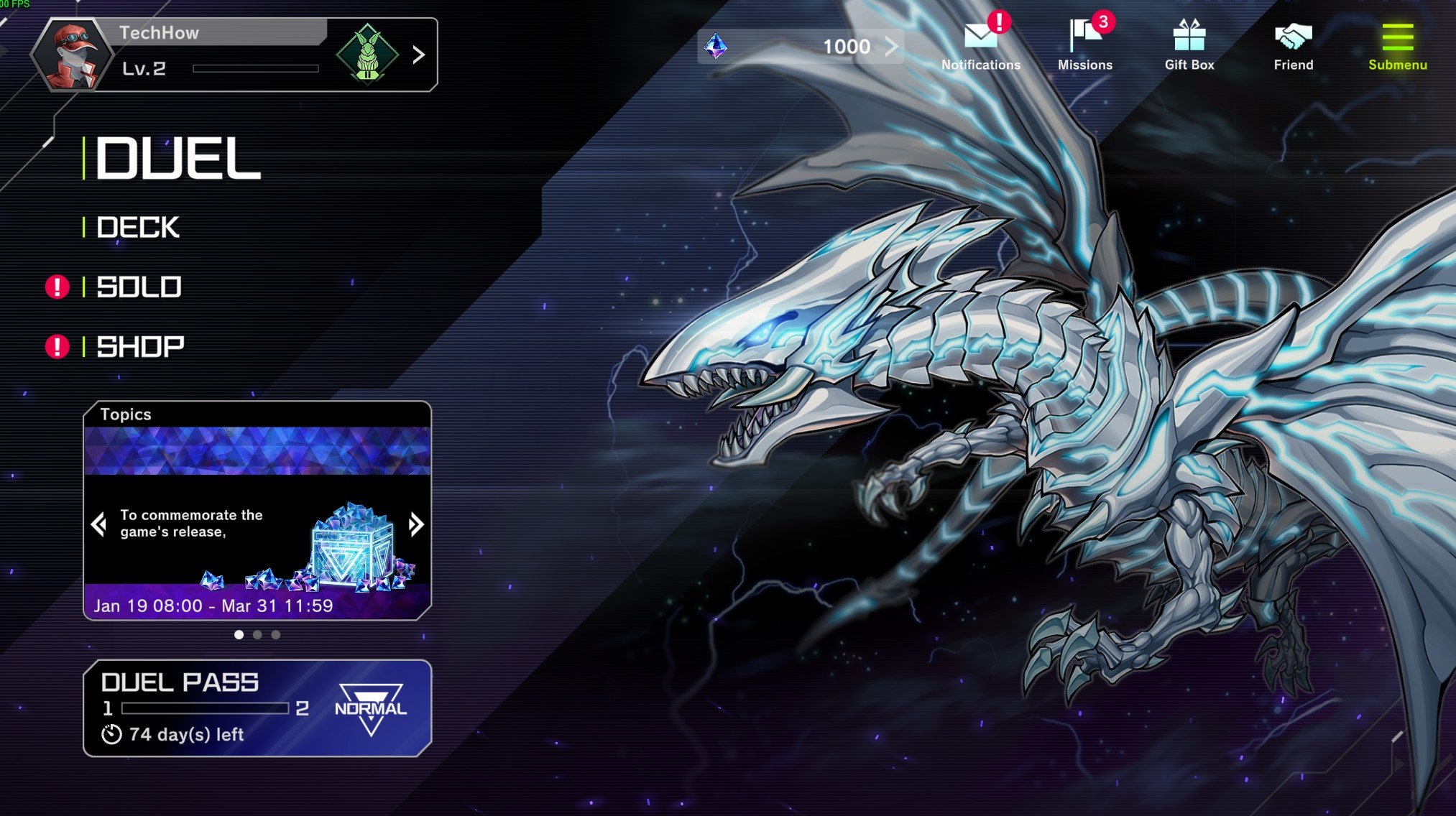Open the TechHow player profile panel

(234, 55)
